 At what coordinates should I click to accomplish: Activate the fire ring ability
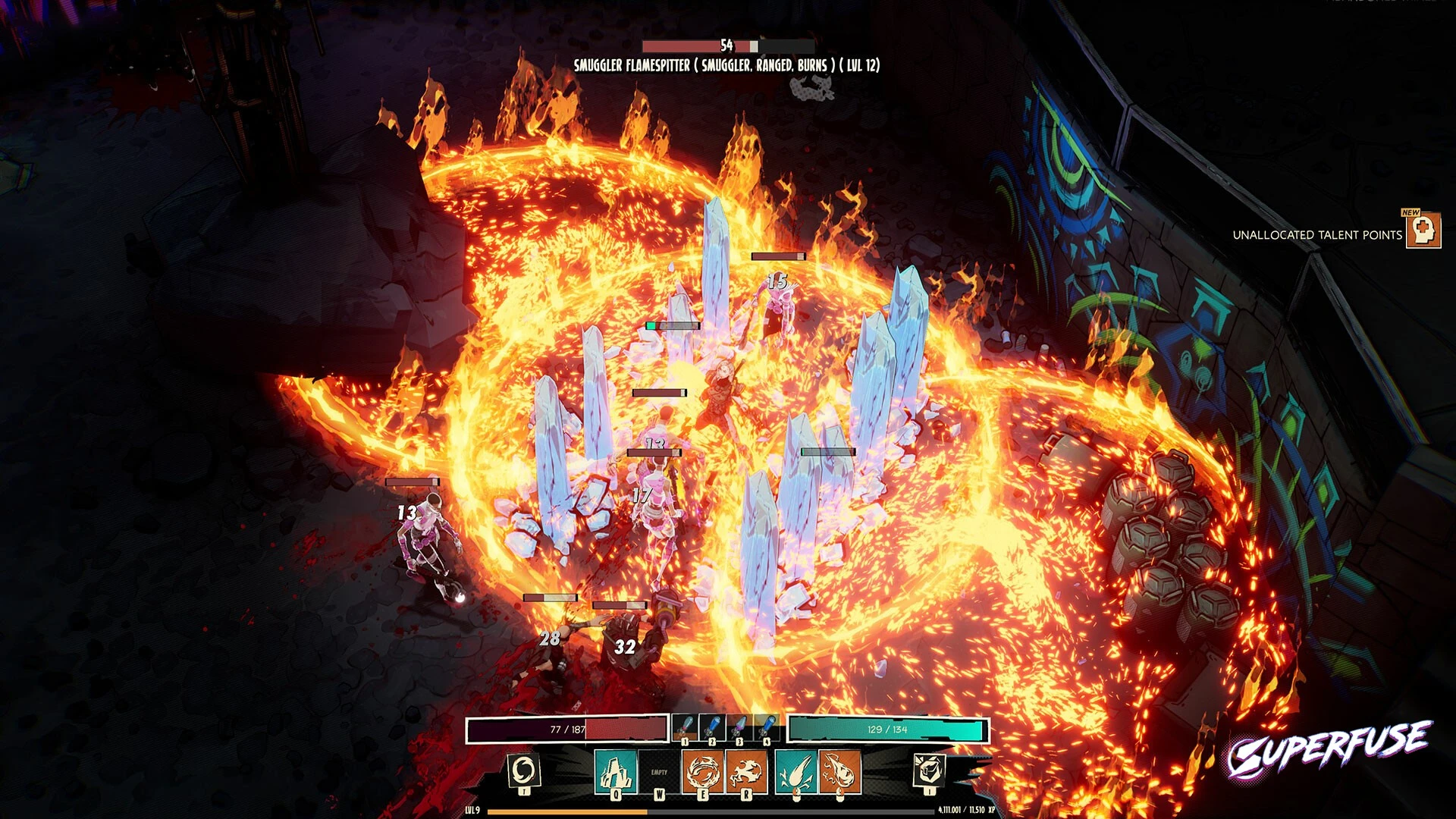703,773
